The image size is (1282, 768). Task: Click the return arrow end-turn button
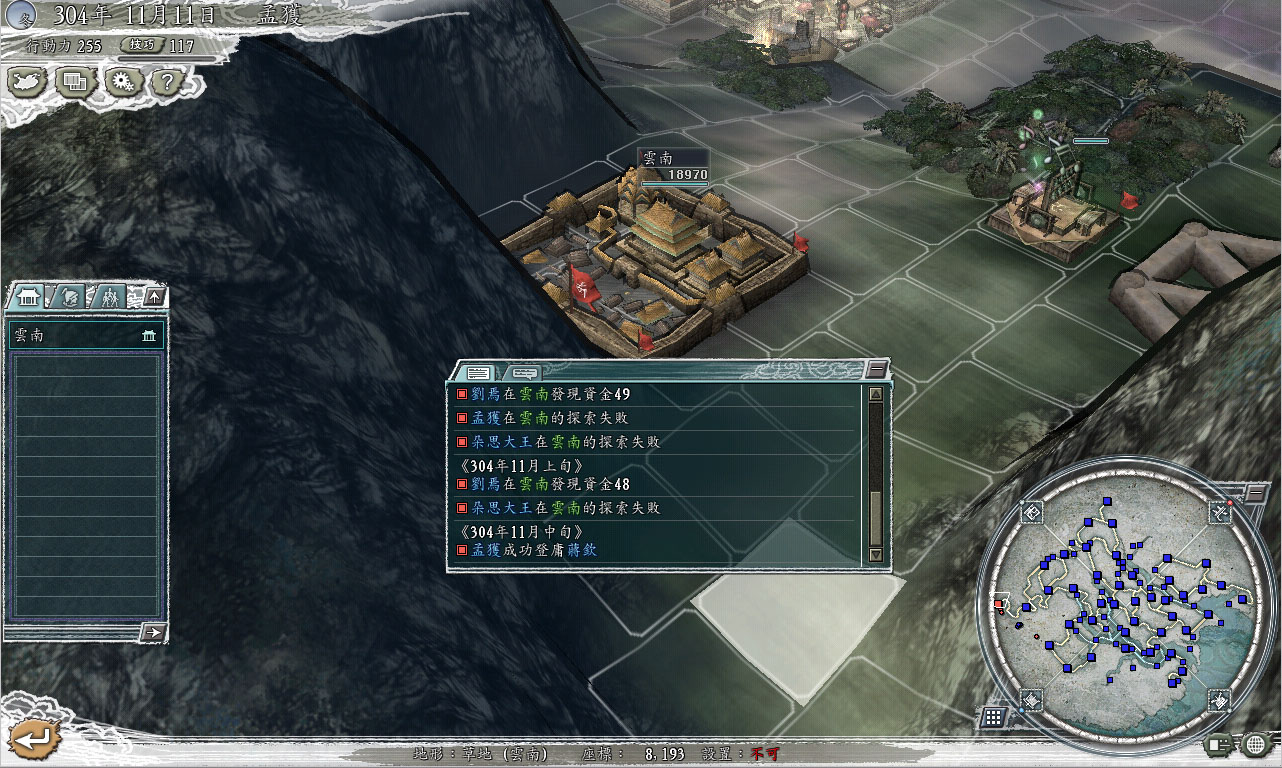[x=32, y=739]
